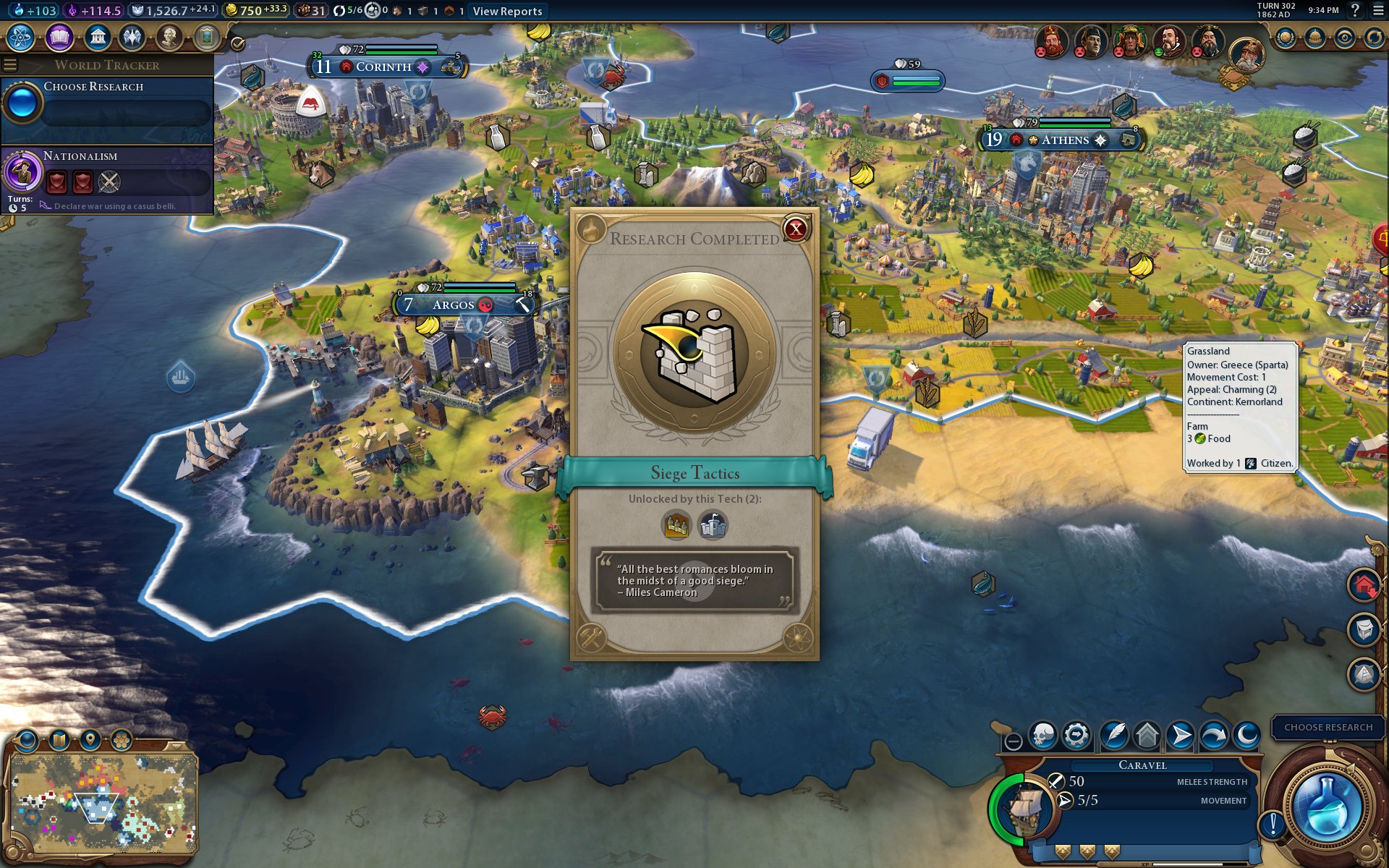The image size is (1389, 868).
Task: Click the Corinth city banner
Action: tap(383, 67)
